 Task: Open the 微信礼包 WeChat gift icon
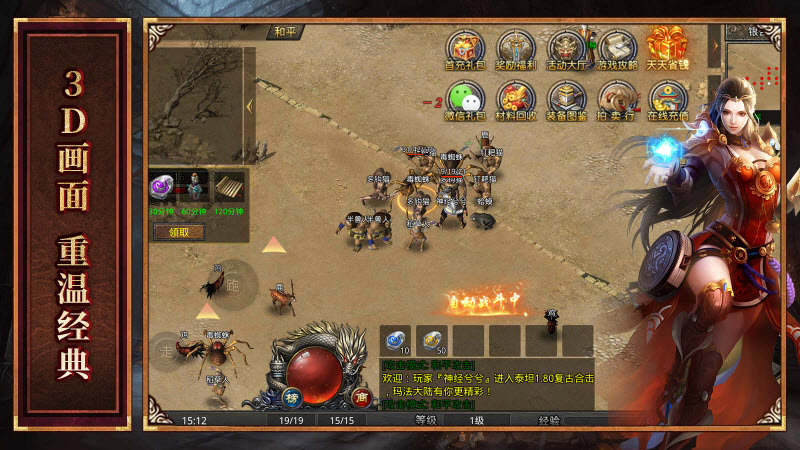[463, 99]
